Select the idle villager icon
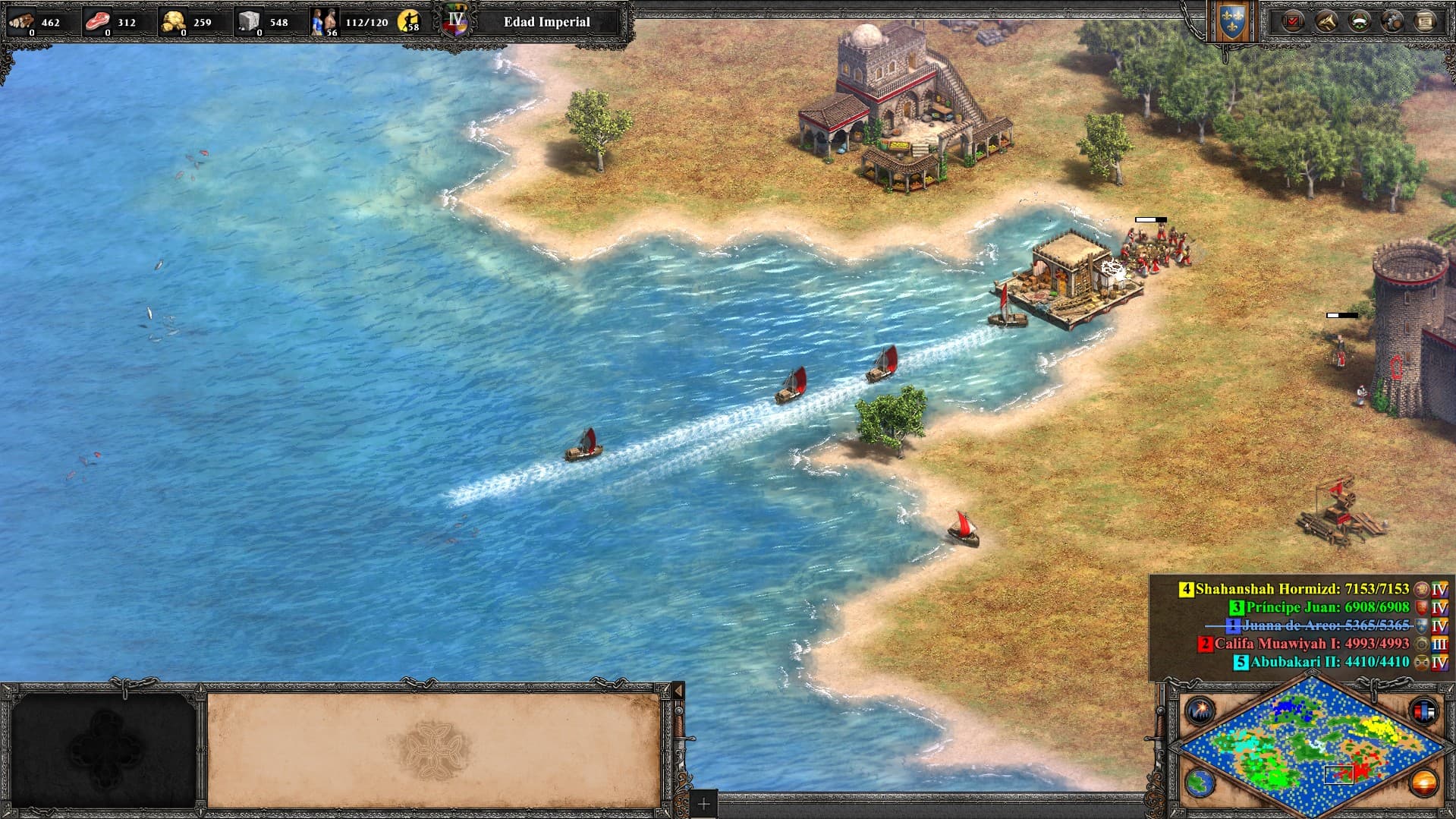The height and width of the screenshot is (819, 1456). tap(410, 21)
